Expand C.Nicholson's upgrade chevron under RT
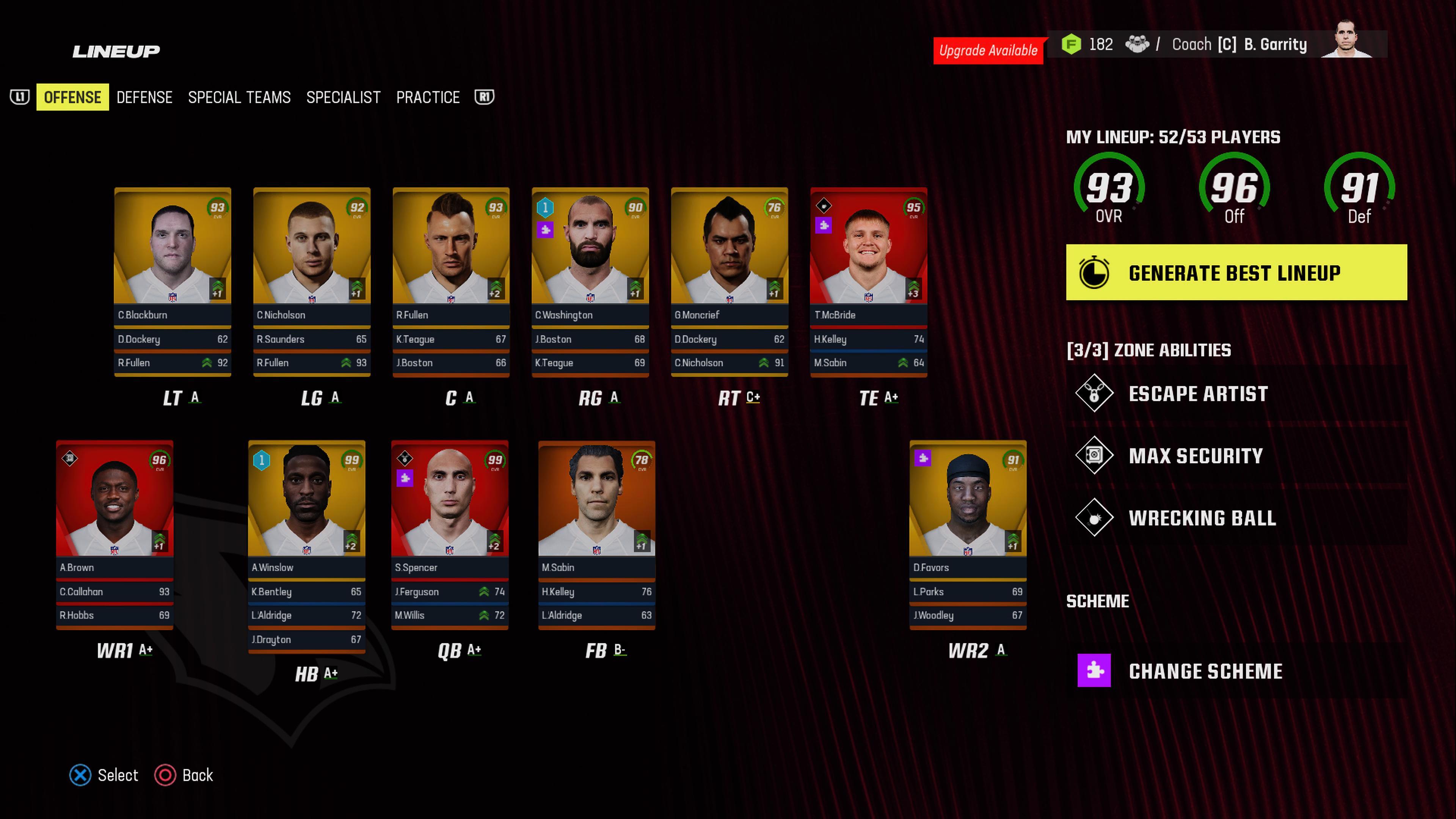 pyautogui.click(x=765, y=363)
